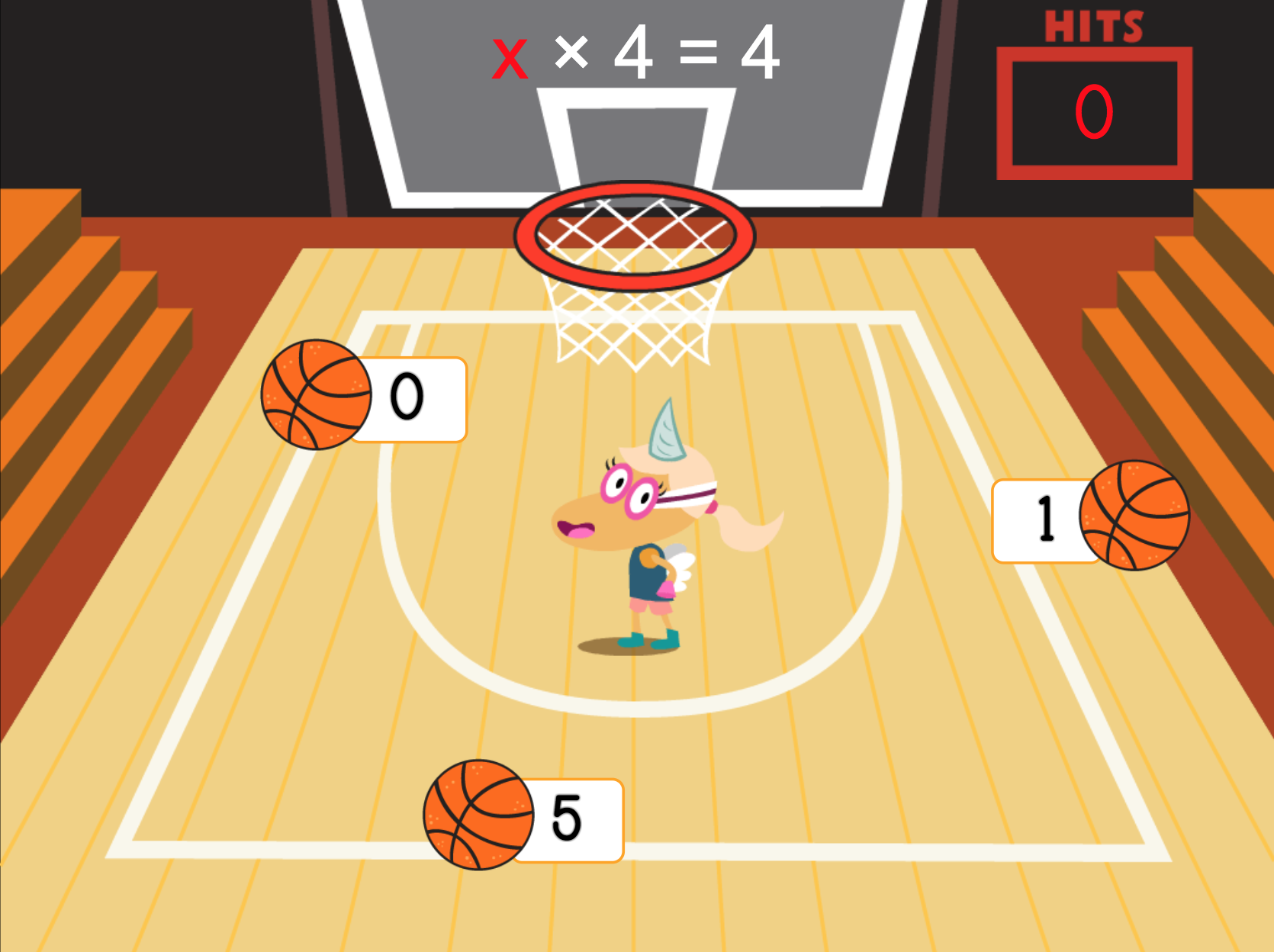Click the answer card showing 0

(x=408, y=397)
